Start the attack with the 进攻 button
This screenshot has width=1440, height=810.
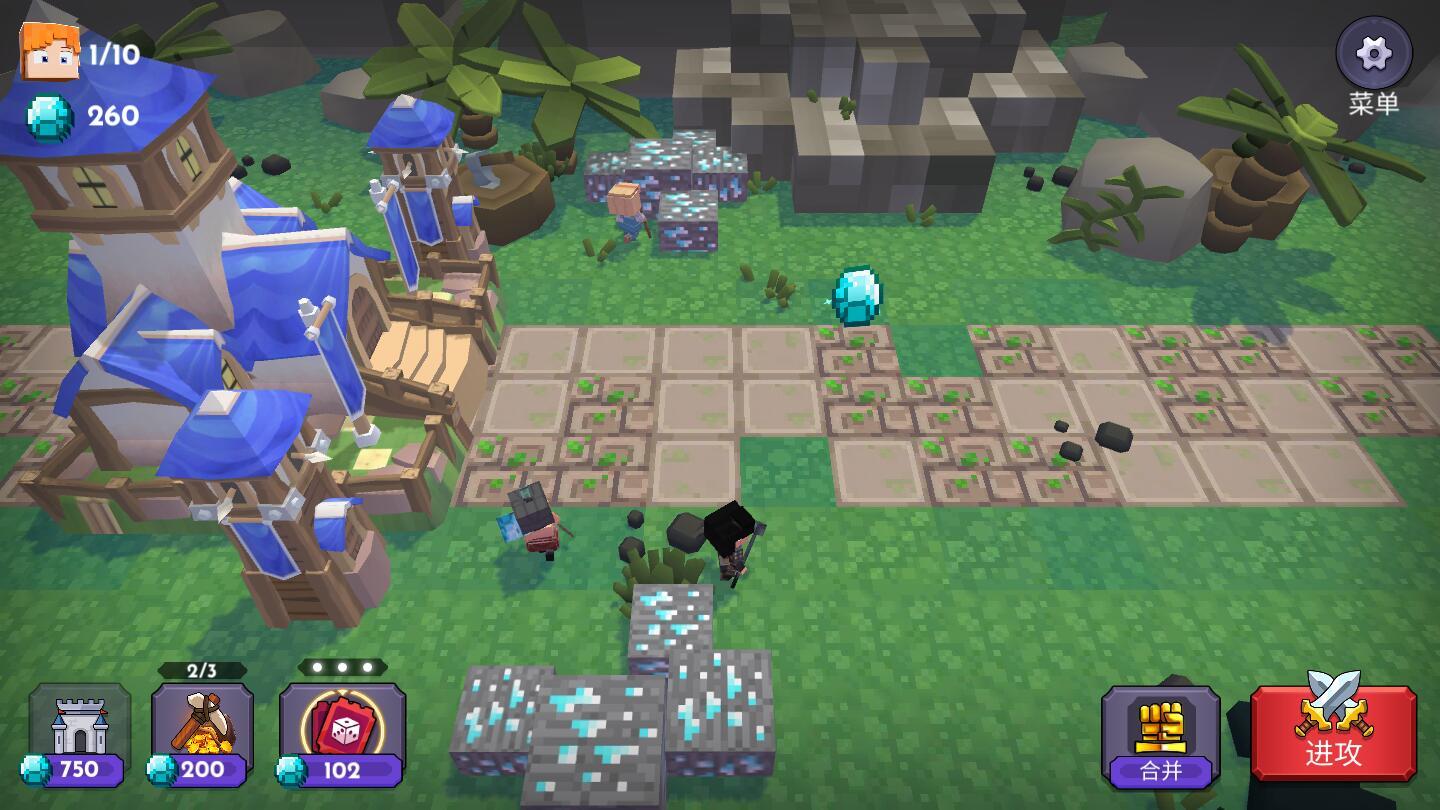pyautogui.click(x=1333, y=732)
